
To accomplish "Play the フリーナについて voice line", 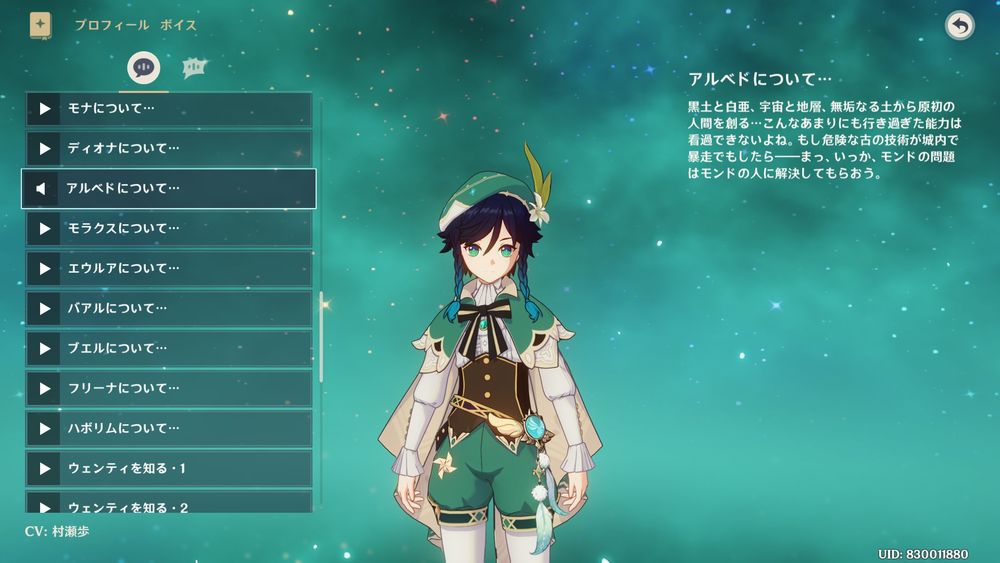I will [168, 389].
